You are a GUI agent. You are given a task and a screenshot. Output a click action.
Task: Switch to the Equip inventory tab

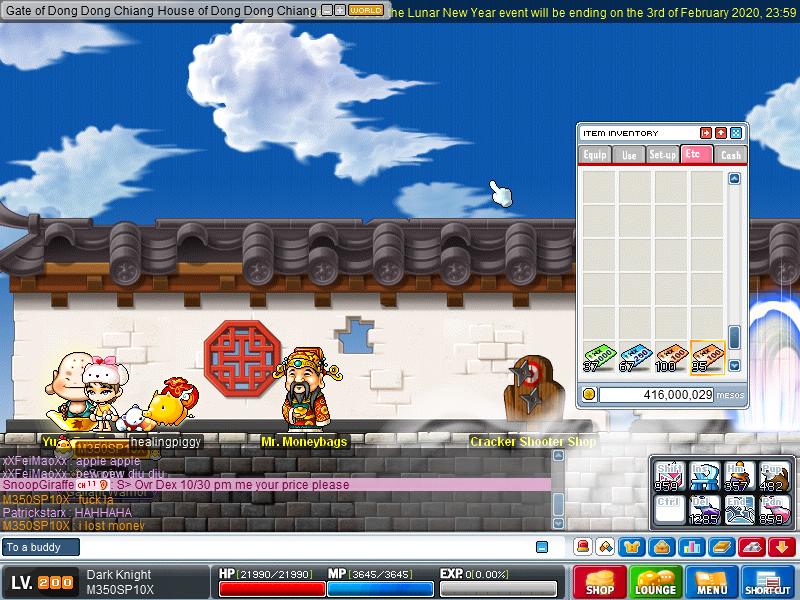(595, 155)
